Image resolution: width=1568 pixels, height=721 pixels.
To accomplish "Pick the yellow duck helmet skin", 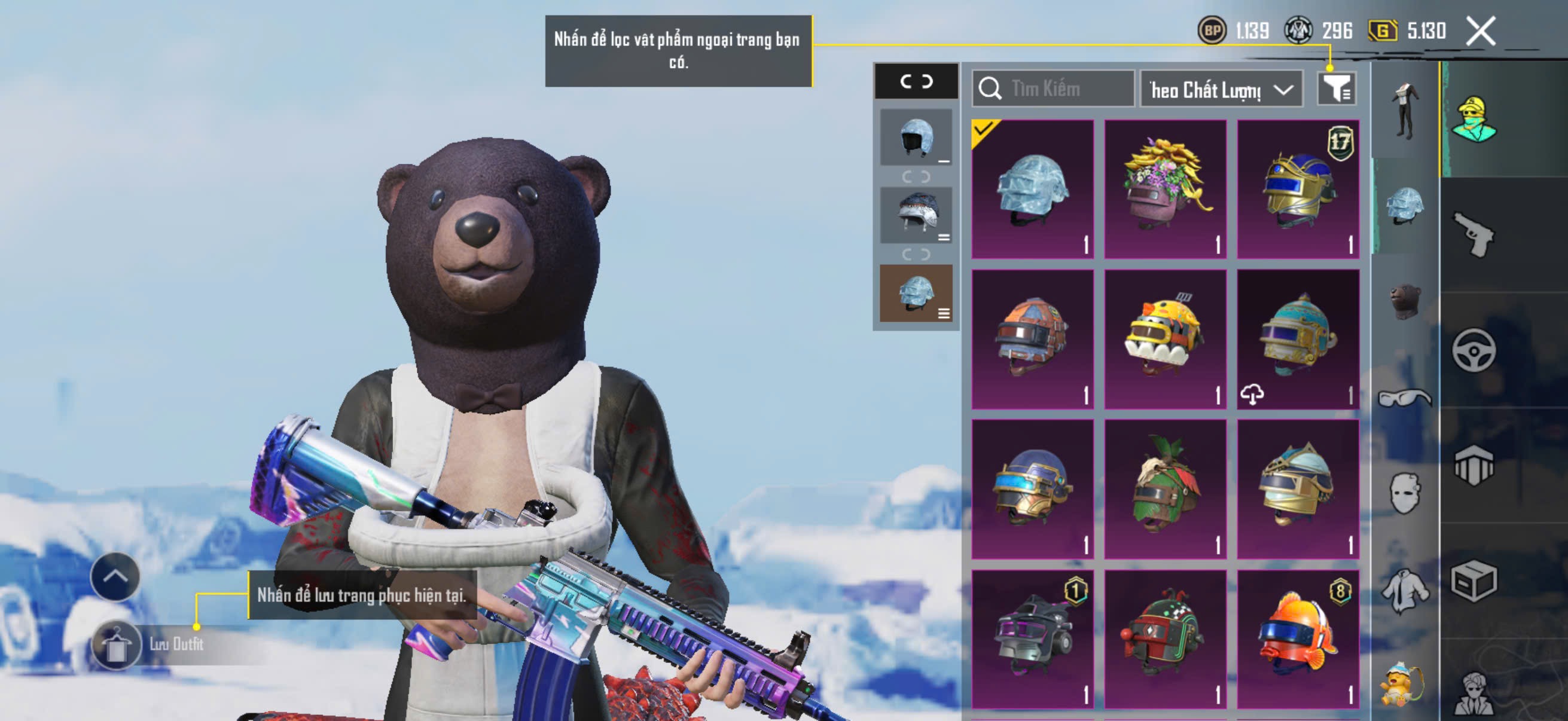I will point(1165,339).
